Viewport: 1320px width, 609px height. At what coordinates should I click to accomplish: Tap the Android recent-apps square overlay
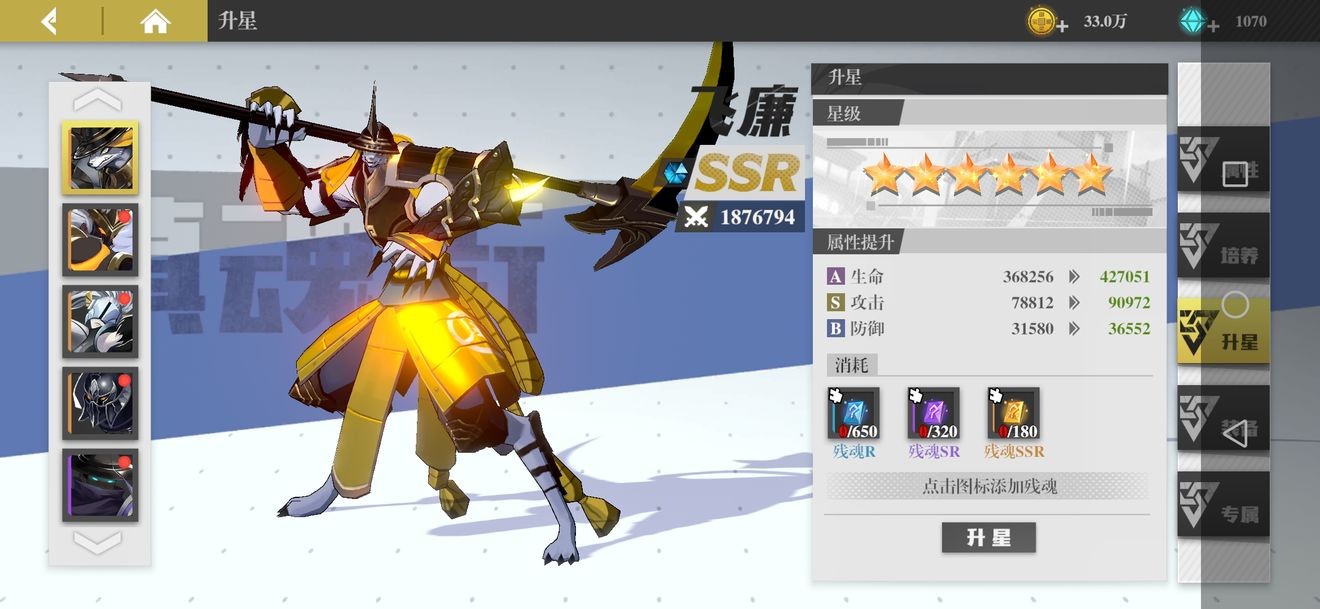[x=1236, y=172]
